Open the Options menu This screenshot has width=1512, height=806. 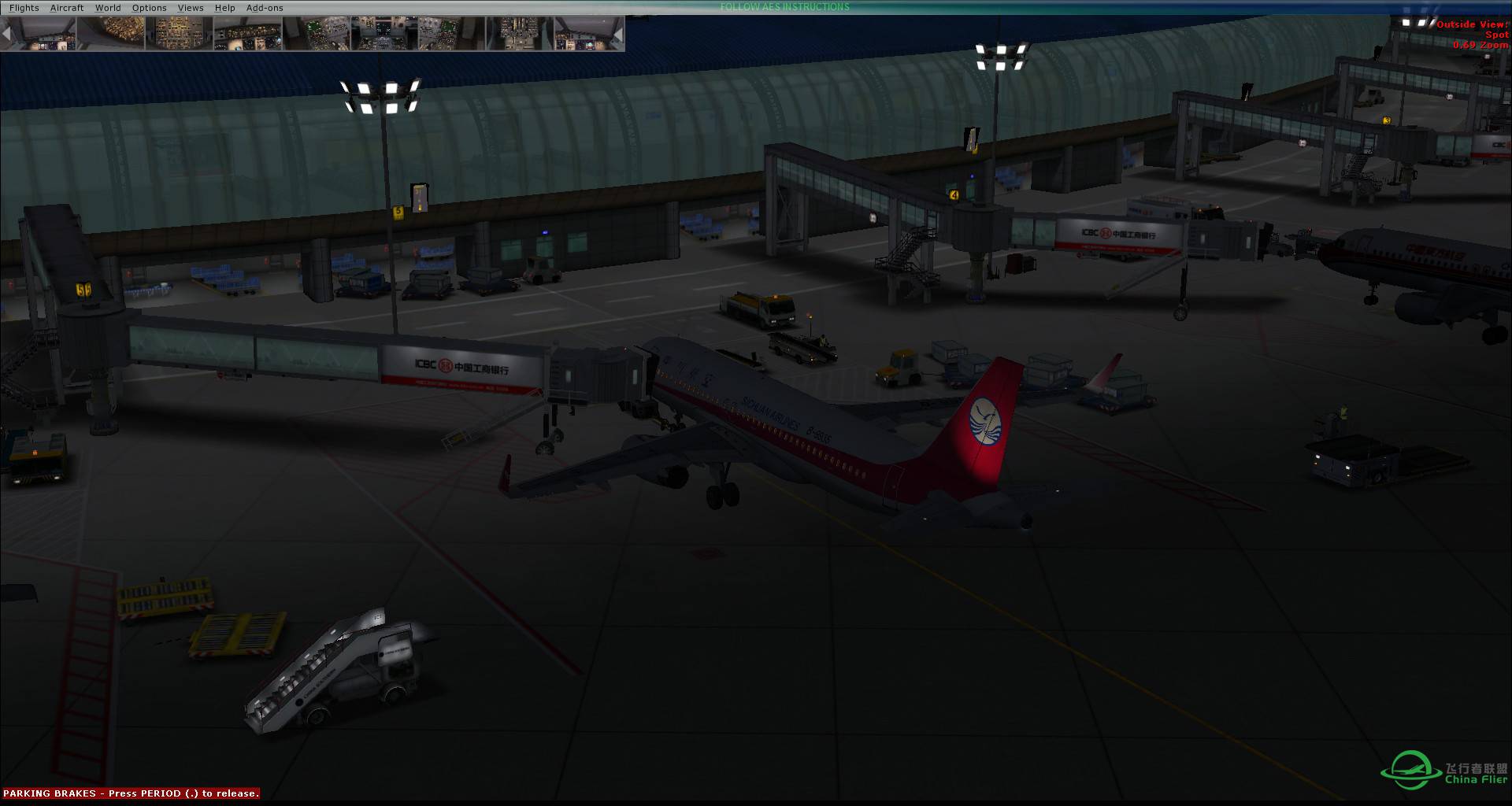(149, 8)
